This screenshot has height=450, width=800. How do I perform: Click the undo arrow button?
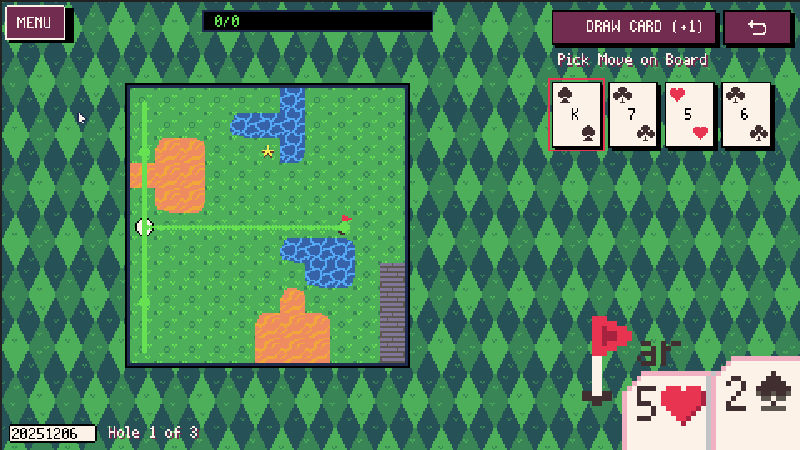pyautogui.click(x=757, y=27)
